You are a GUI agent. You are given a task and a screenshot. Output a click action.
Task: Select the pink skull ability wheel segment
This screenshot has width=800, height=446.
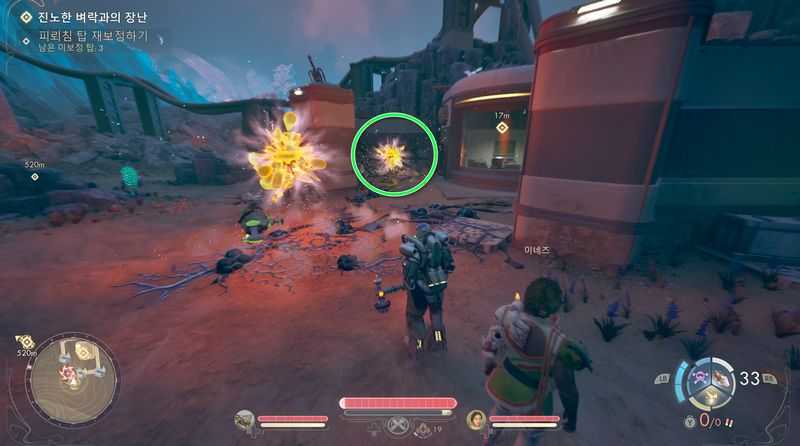(702, 375)
